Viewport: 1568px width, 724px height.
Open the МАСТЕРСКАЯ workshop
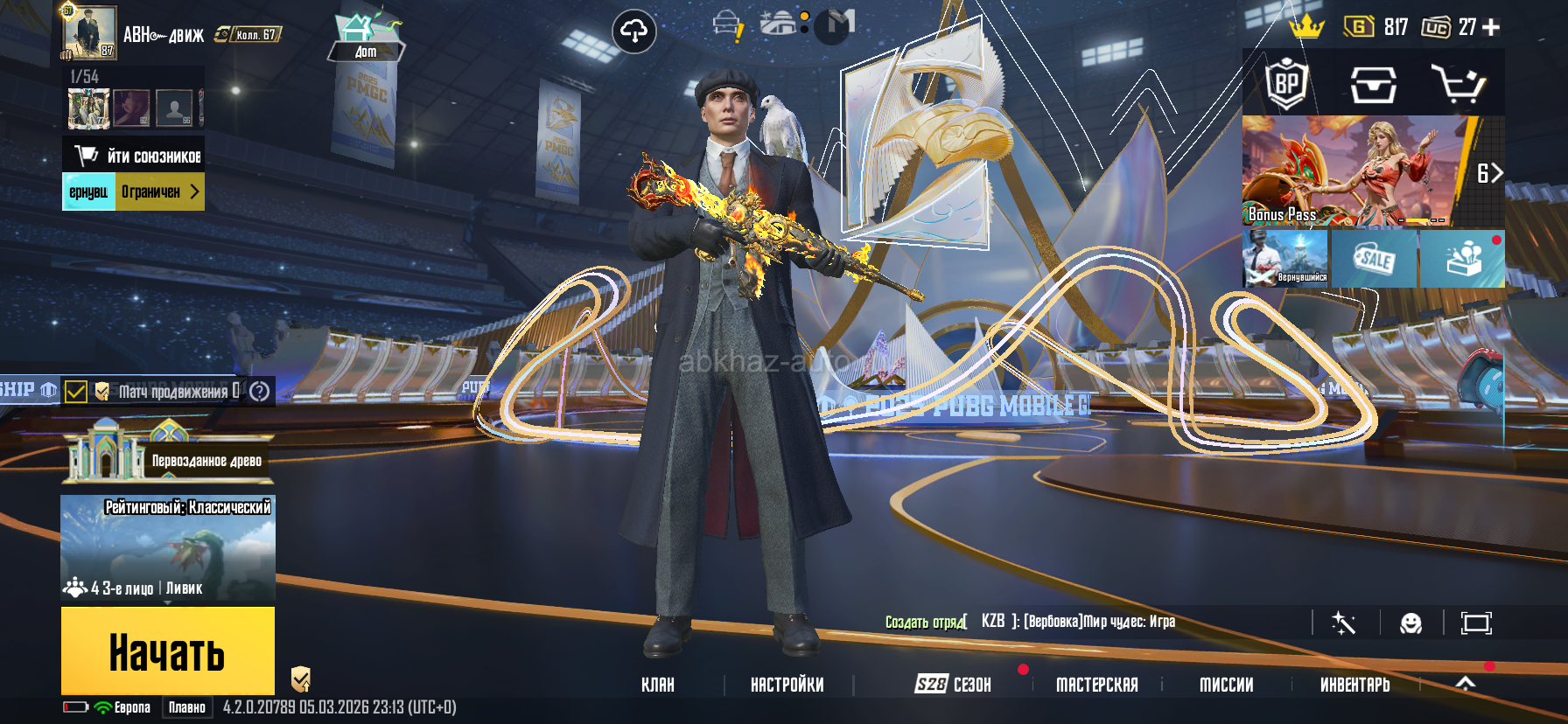point(1096,685)
